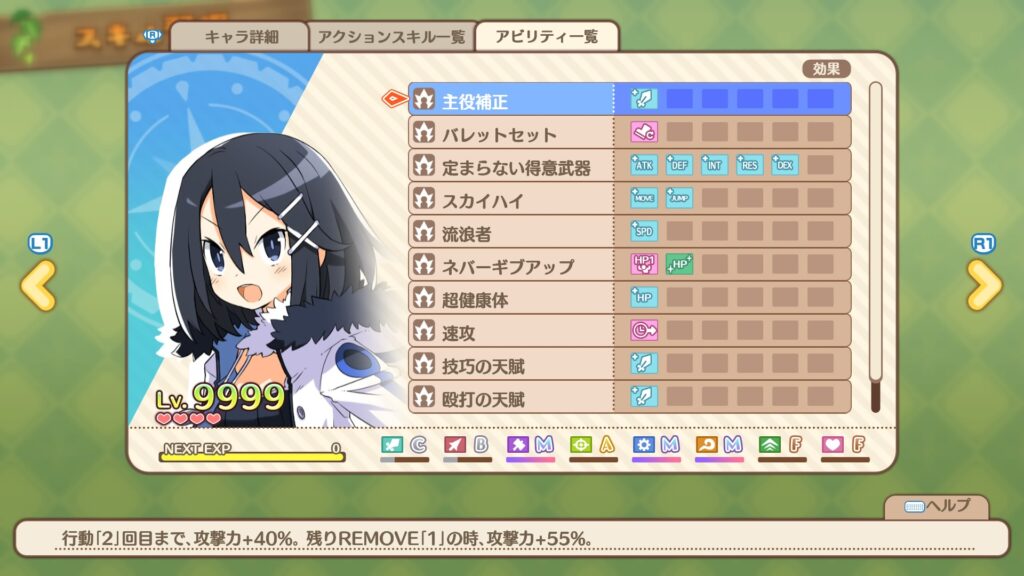This screenshot has width=1024, height=576.
Task: Go to next character with right arrow
Action: point(984,285)
